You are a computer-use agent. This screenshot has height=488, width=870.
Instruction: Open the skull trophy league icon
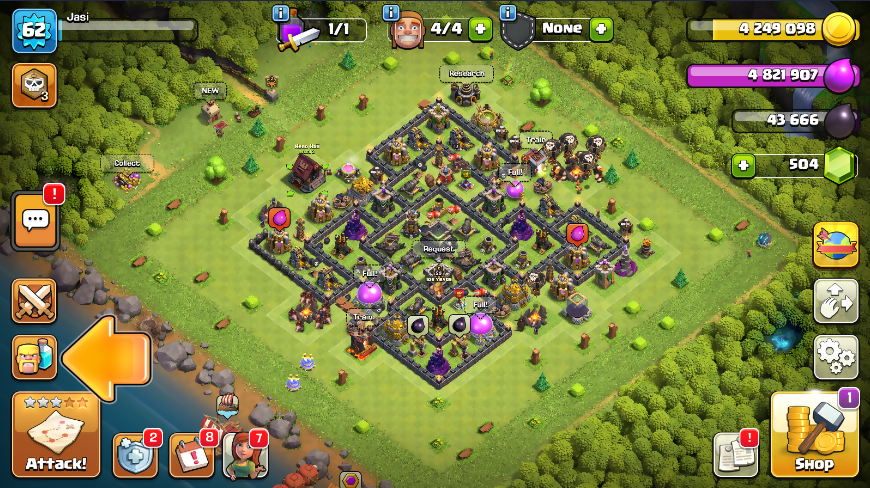tap(34, 85)
